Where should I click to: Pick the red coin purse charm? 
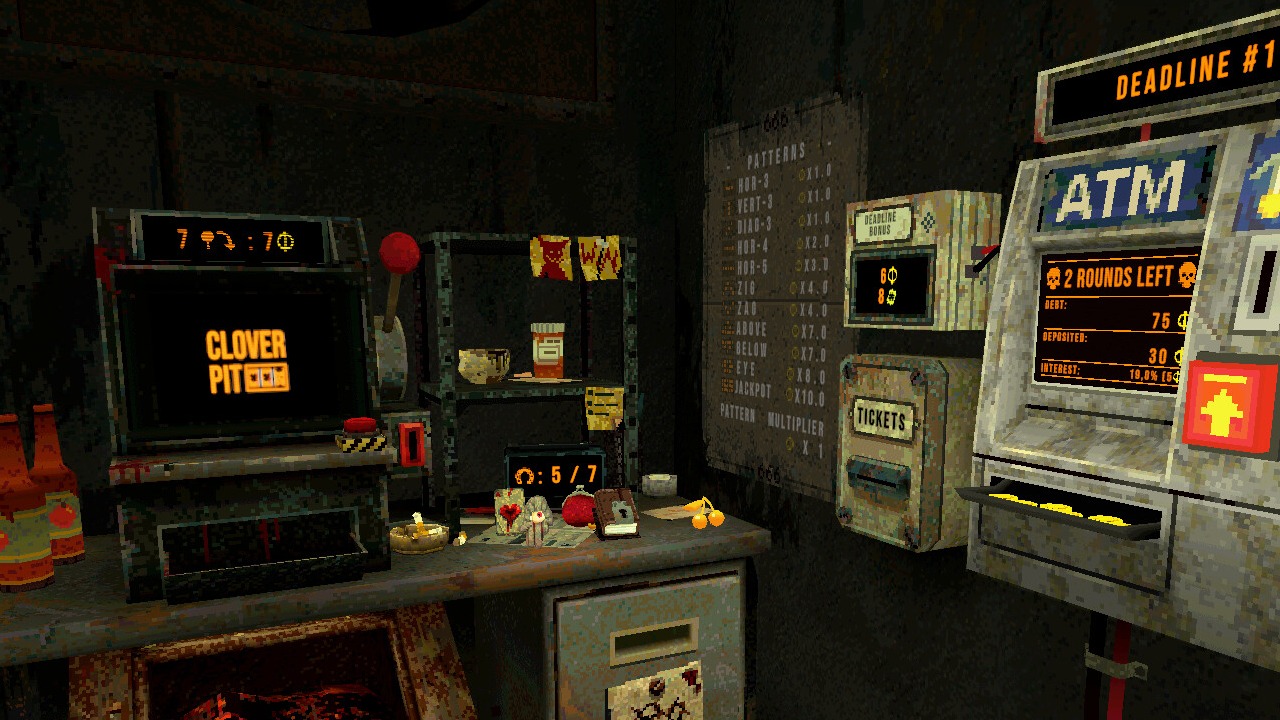coord(578,508)
